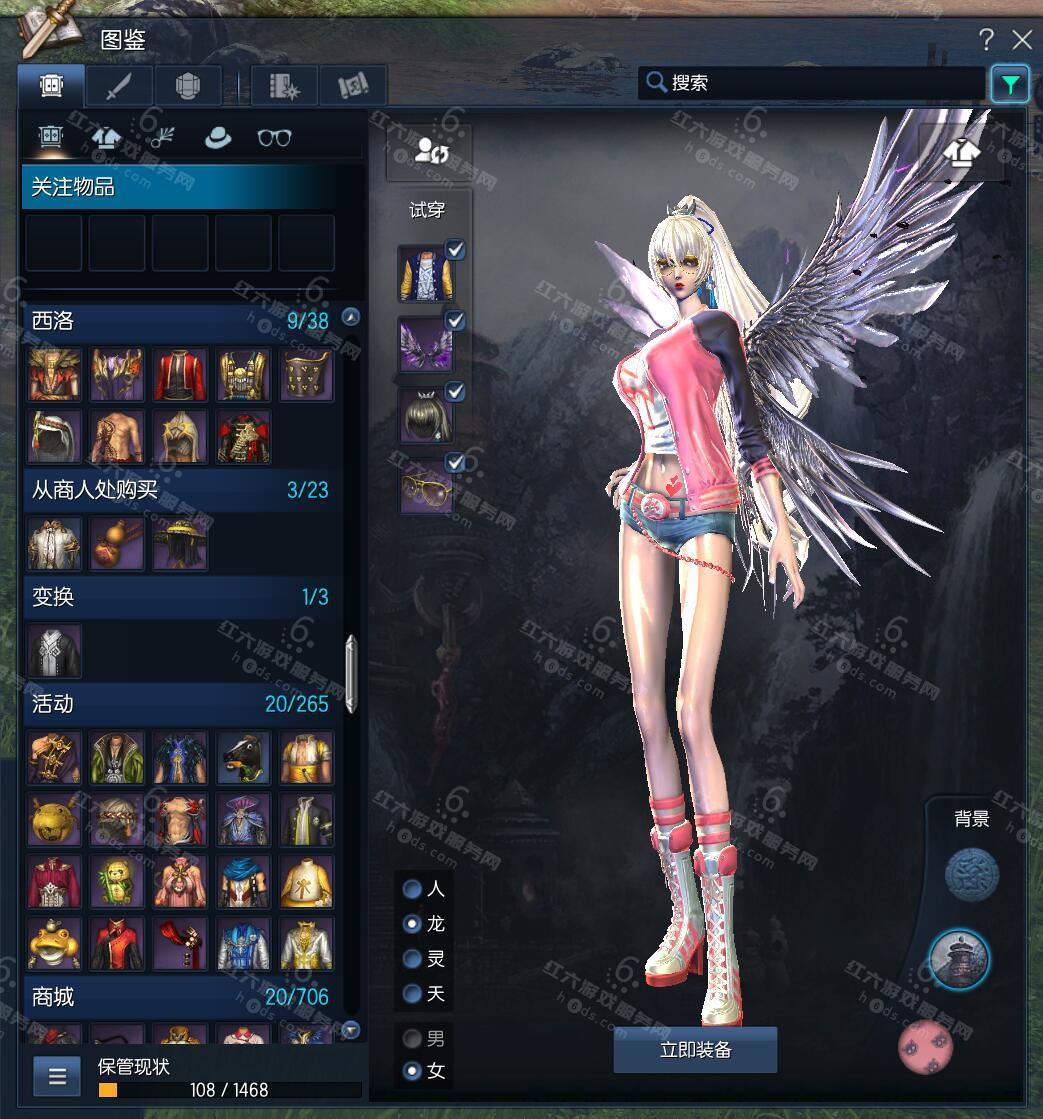This screenshot has width=1043, height=1119.
Task: Select the pink polka-dot background
Action: coord(925,1046)
